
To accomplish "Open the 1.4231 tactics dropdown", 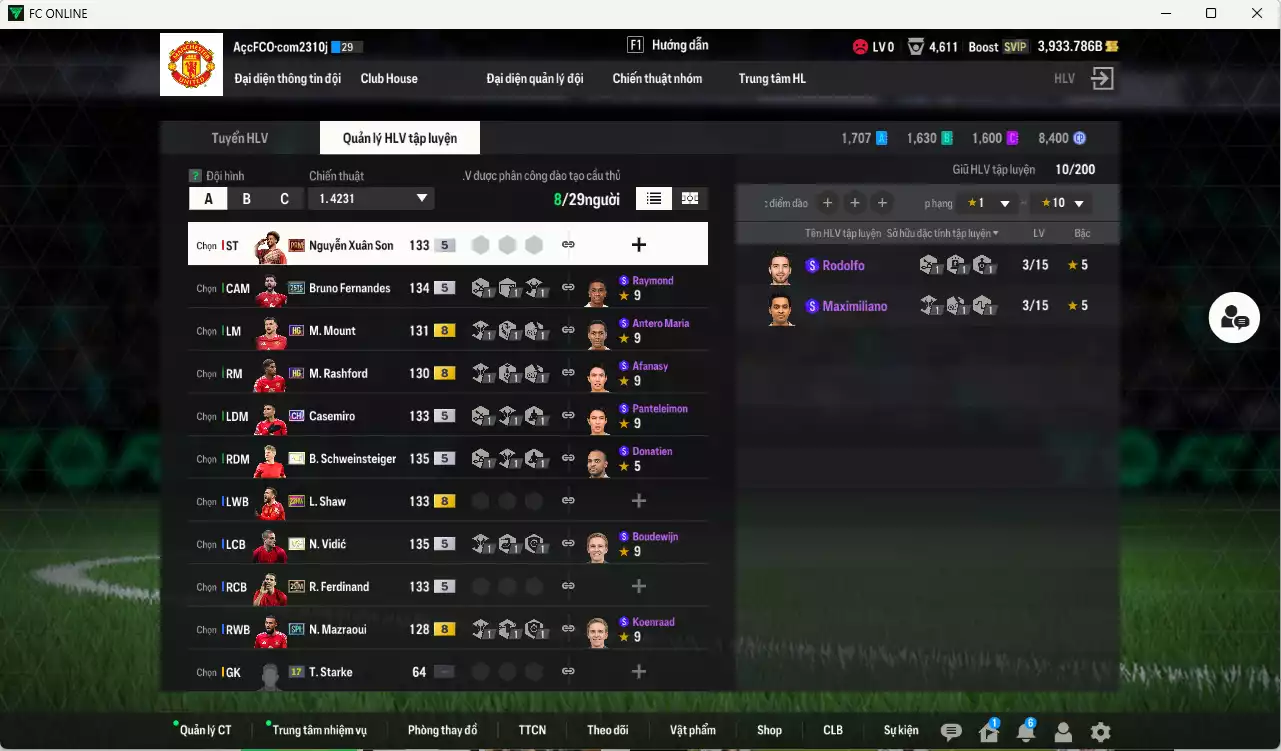I will pyautogui.click(x=371, y=198).
